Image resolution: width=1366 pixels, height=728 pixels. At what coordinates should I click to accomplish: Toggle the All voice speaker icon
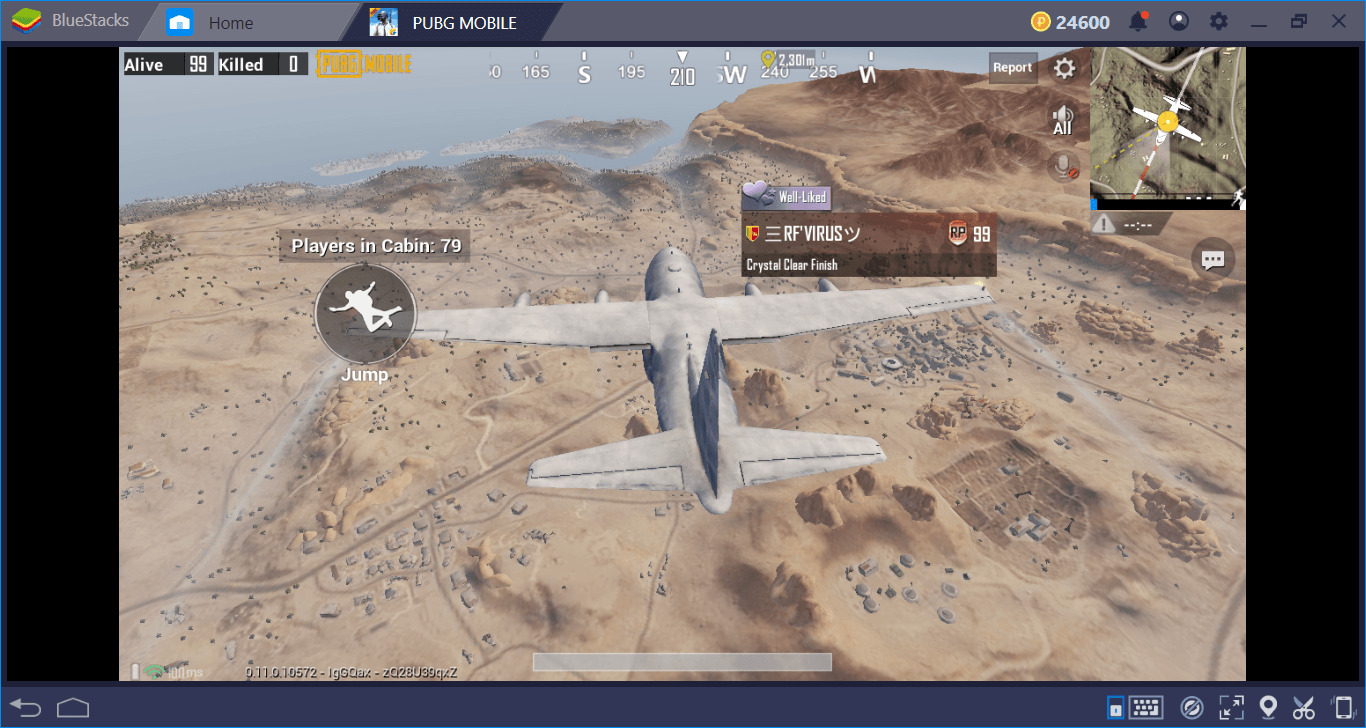point(1062,120)
